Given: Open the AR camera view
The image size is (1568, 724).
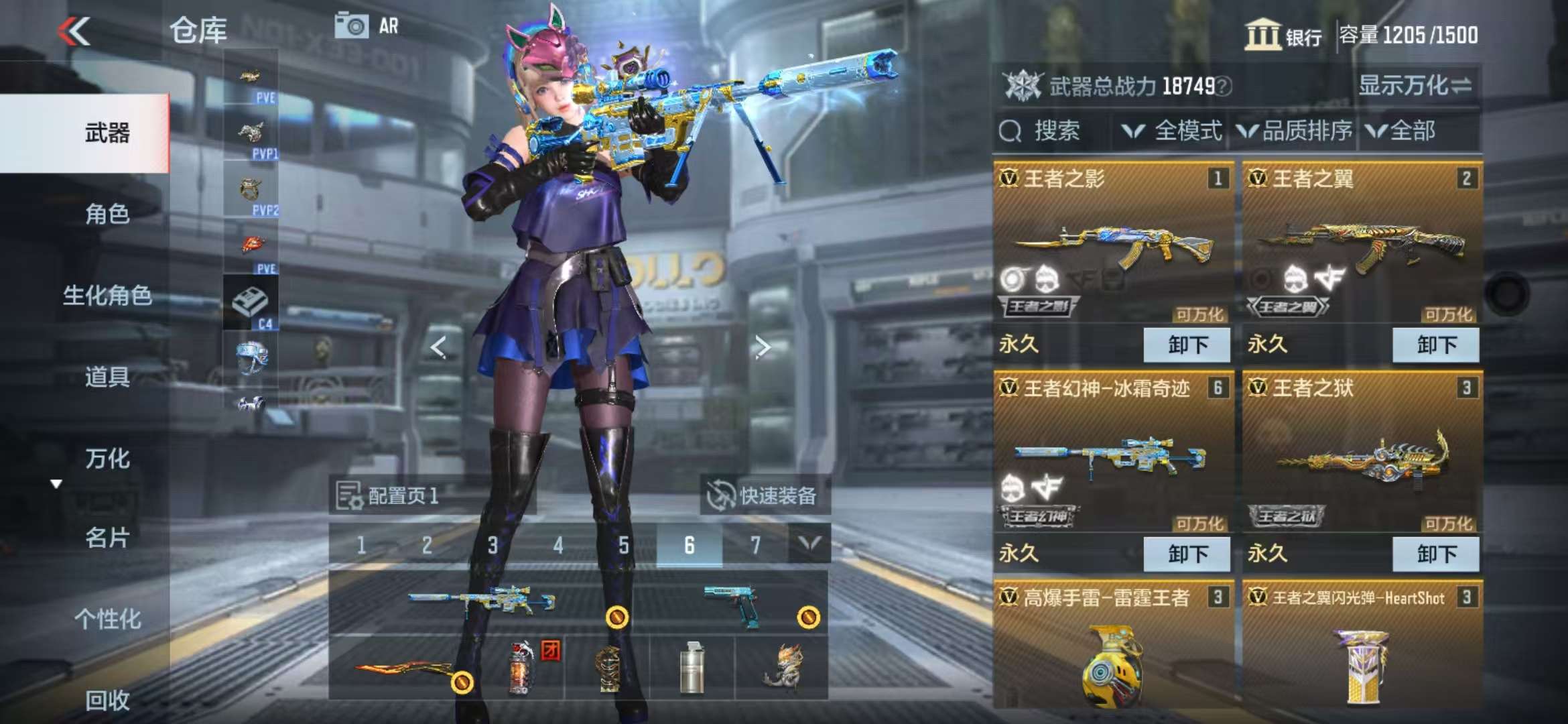Looking at the screenshot, I should [366, 27].
